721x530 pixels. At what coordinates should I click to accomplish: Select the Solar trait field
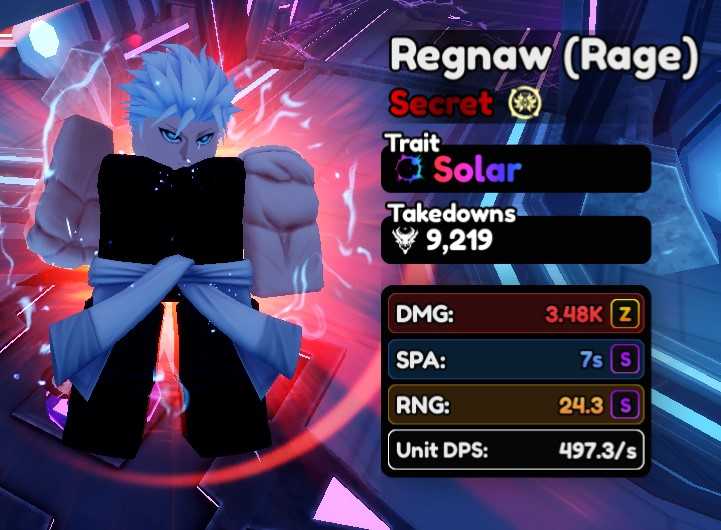click(x=518, y=169)
